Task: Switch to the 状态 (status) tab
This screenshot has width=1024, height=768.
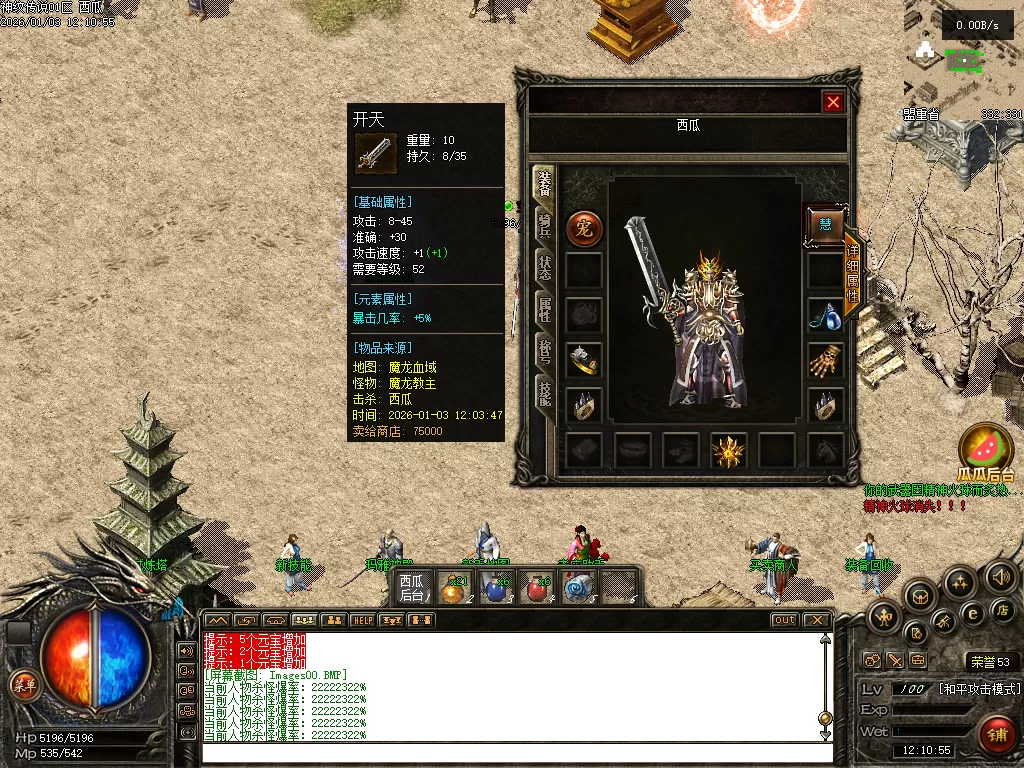Action: pyautogui.click(x=545, y=266)
